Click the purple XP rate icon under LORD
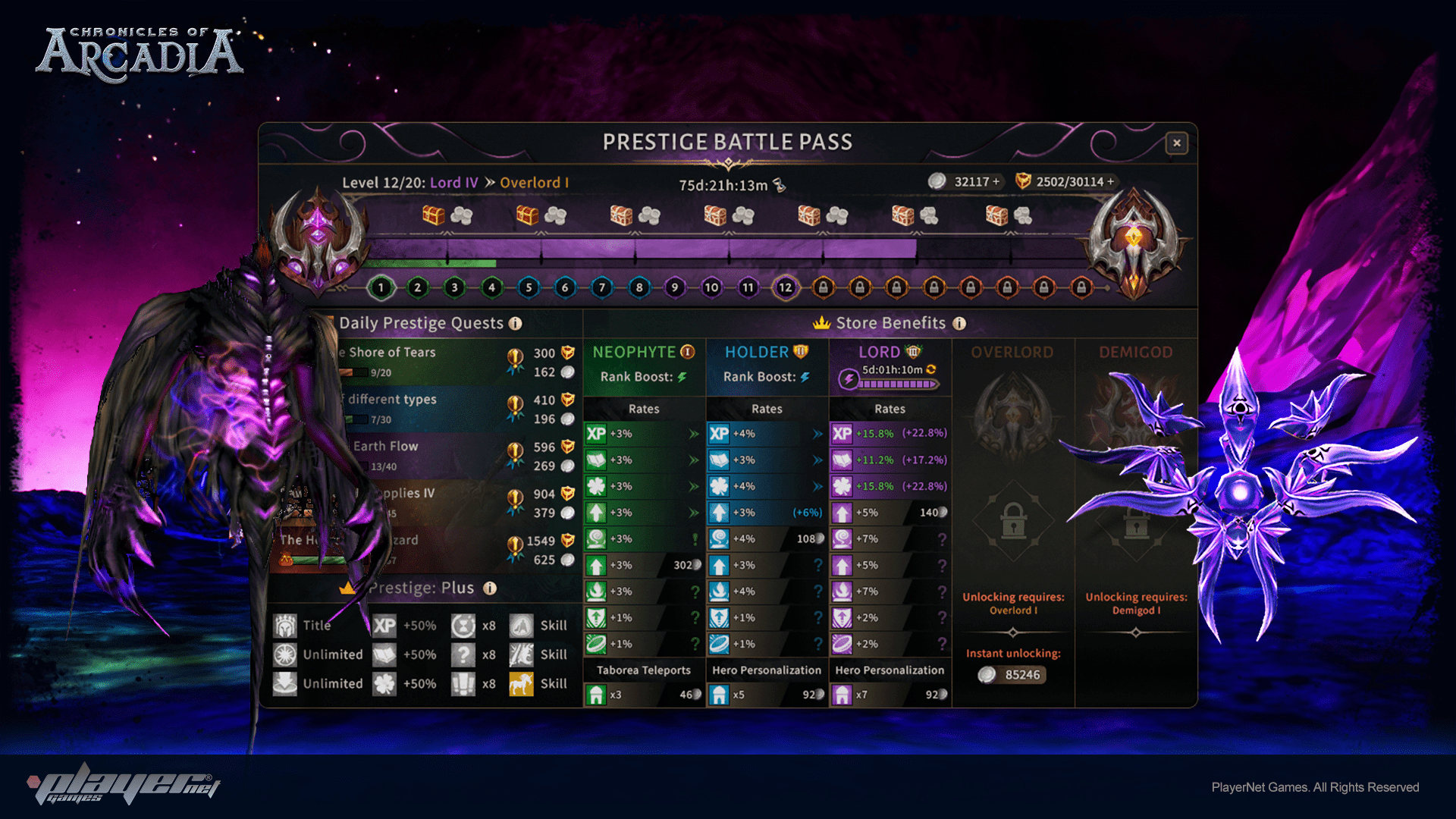The image size is (1456, 819). click(842, 435)
